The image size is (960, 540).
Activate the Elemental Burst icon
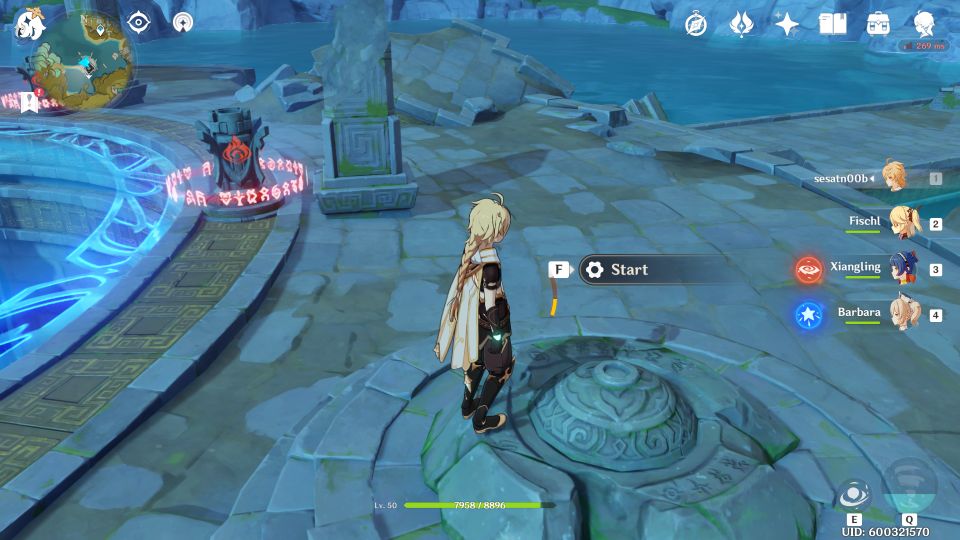pyautogui.click(x=909, y=484)
